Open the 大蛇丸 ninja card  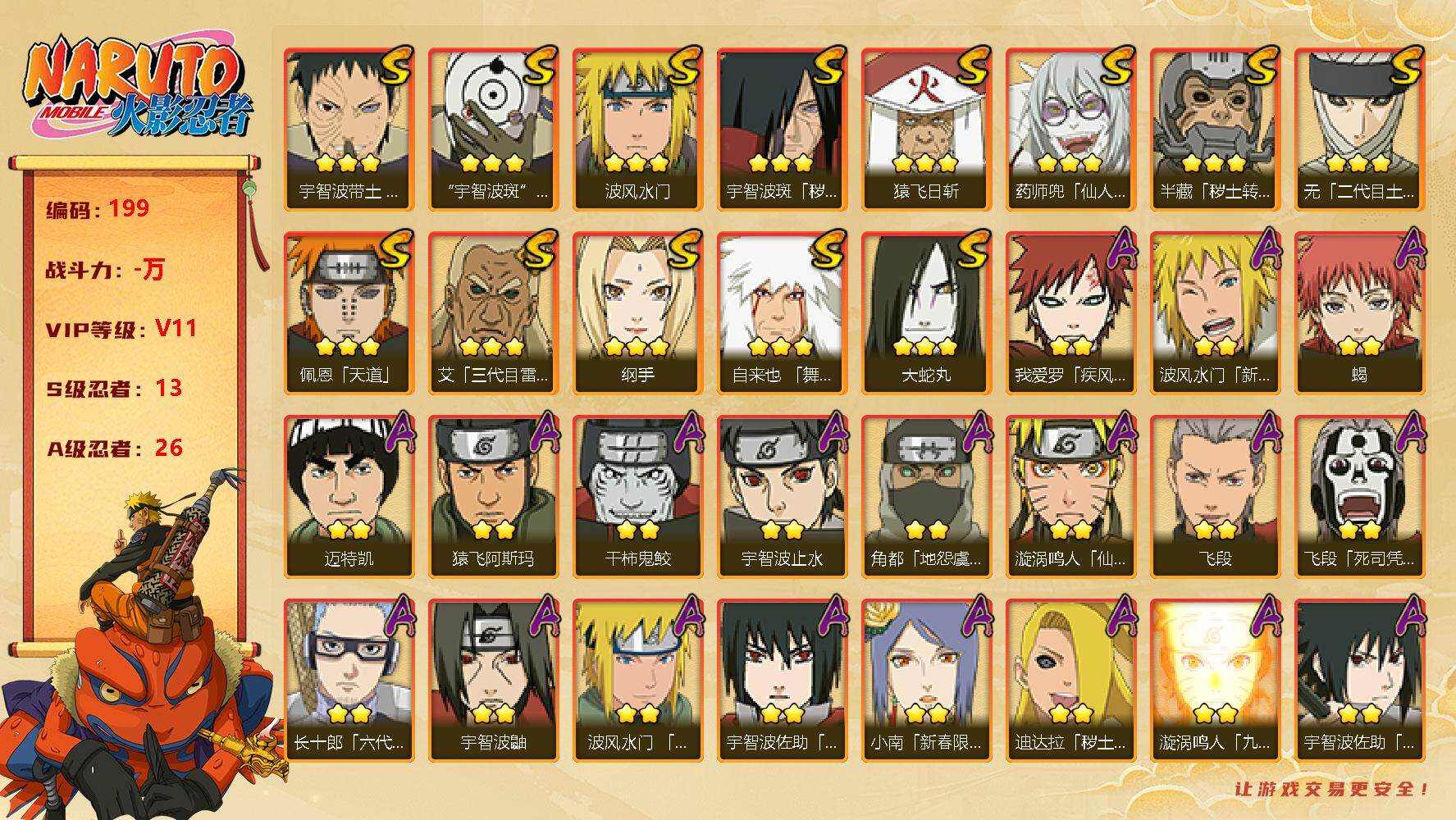926,312
